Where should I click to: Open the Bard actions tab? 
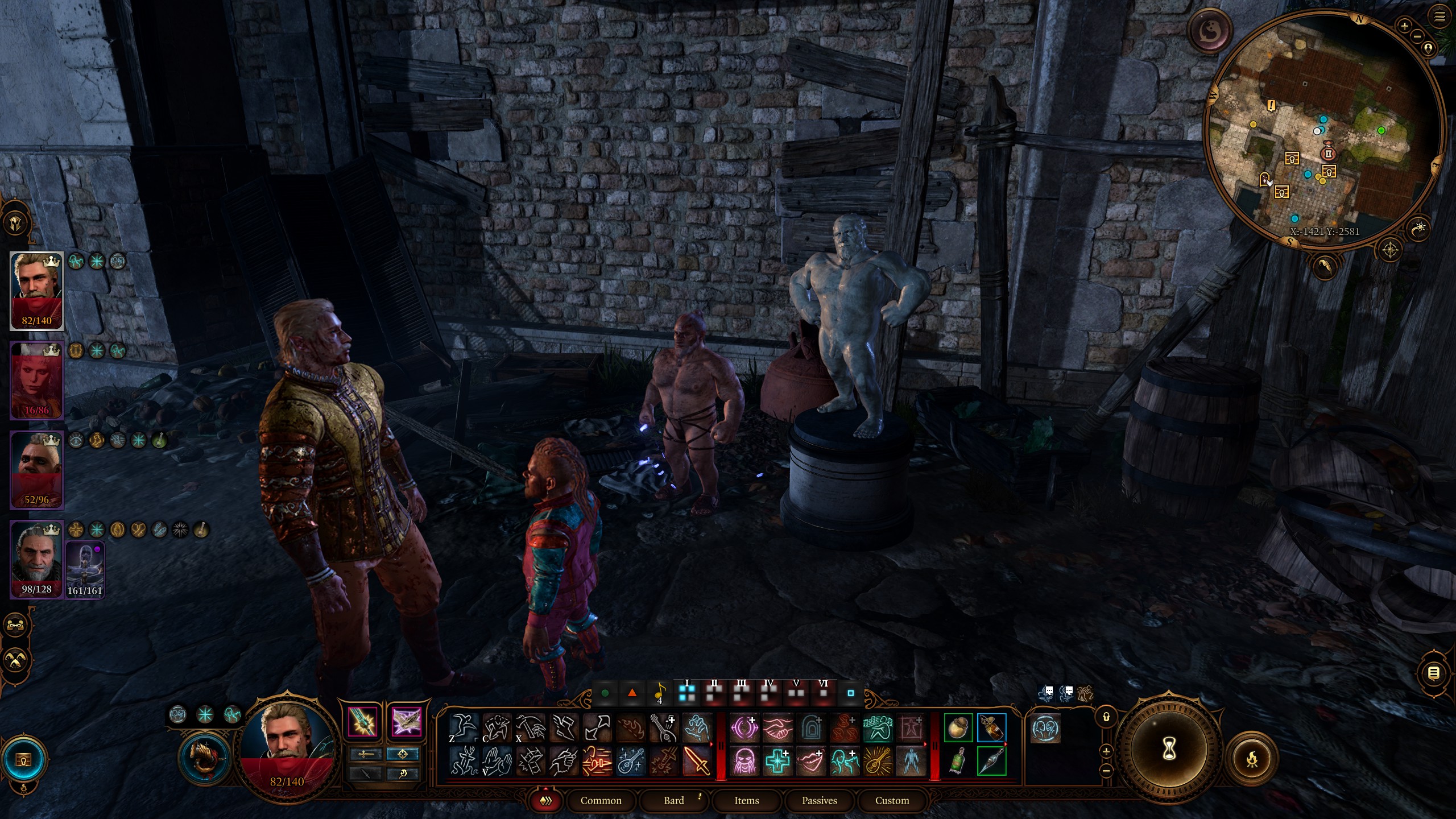(x=674, y=800)
